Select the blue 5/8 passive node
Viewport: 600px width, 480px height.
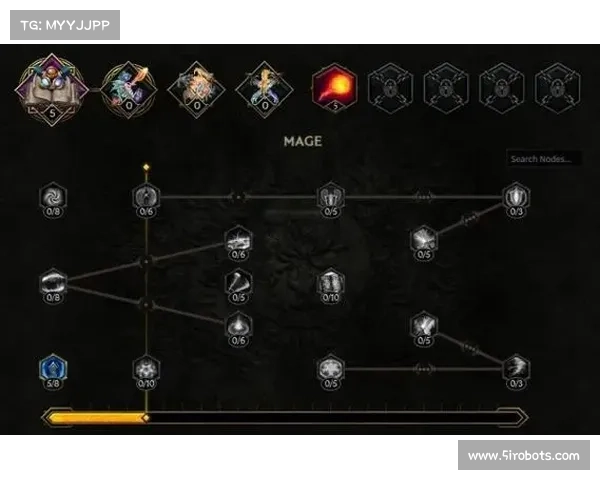53,369
